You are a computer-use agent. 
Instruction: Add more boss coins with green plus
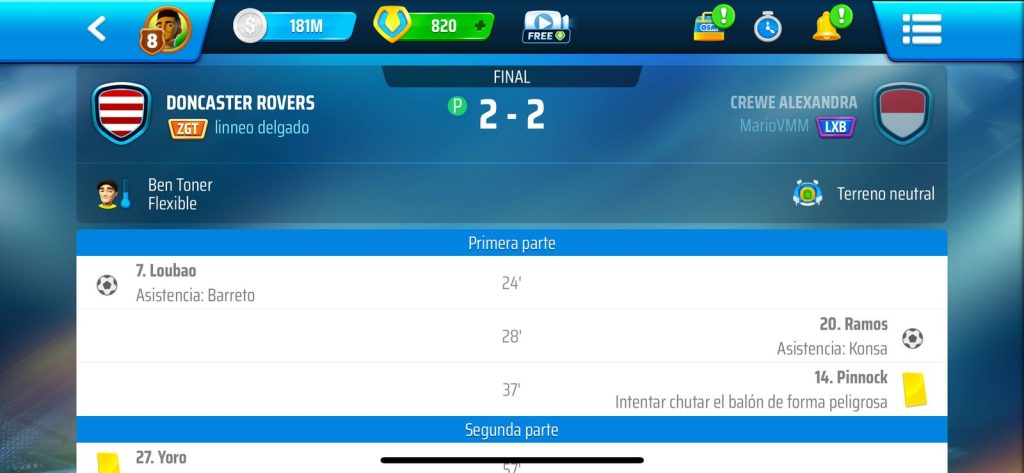(479, 27)
